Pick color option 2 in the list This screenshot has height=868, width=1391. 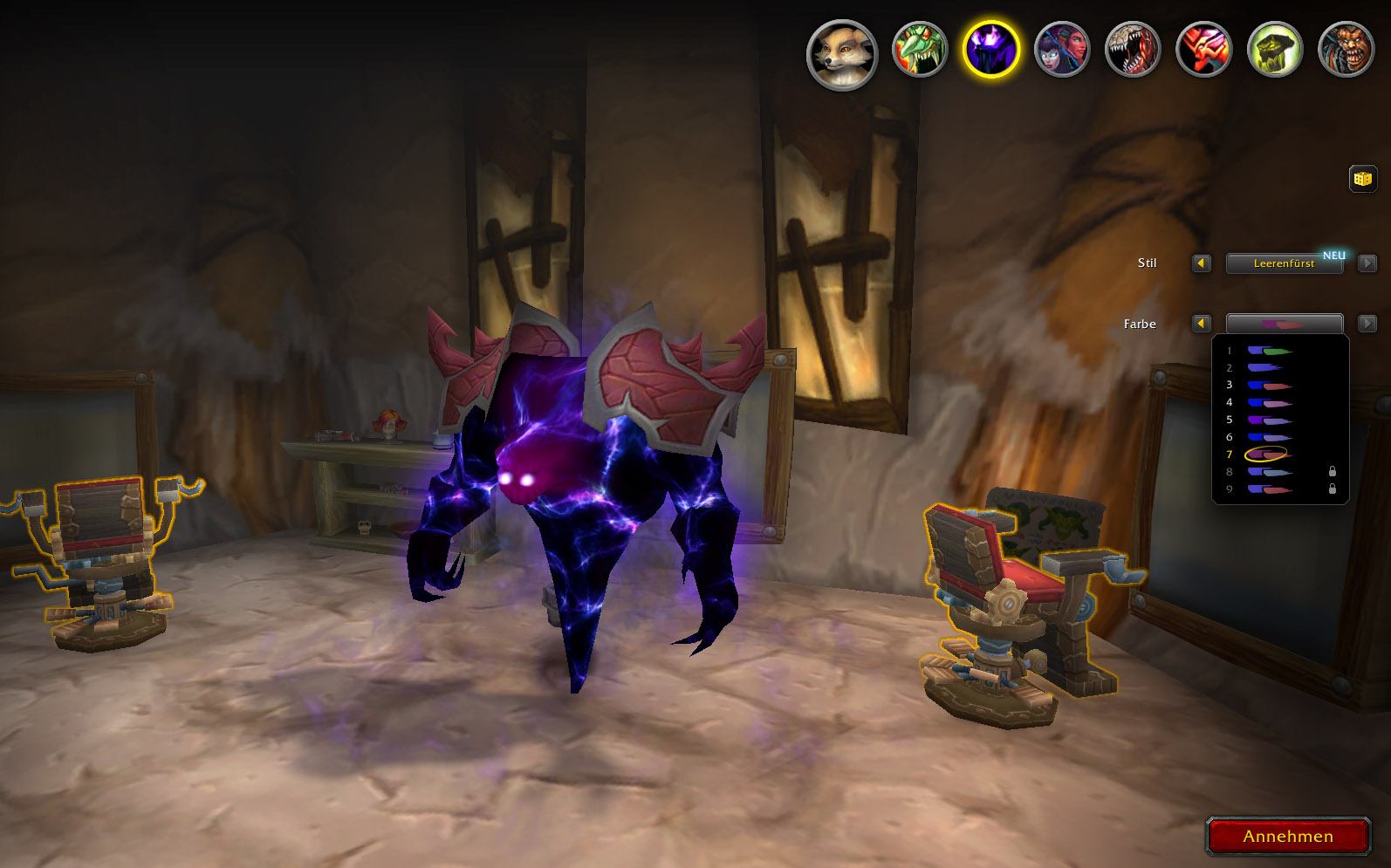click(1265, 368)
